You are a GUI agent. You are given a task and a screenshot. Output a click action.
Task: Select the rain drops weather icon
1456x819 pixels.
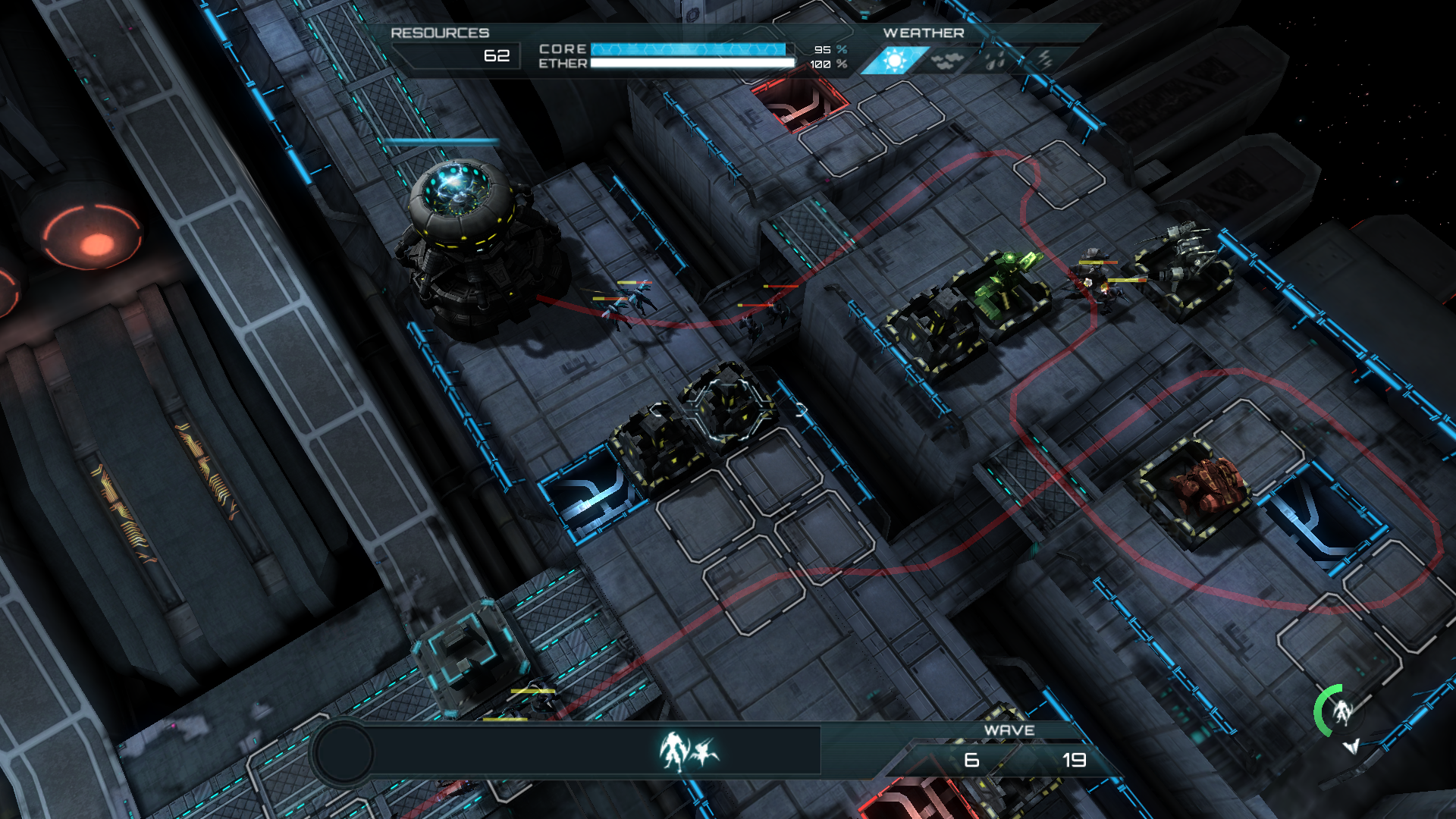click(996, 61)
